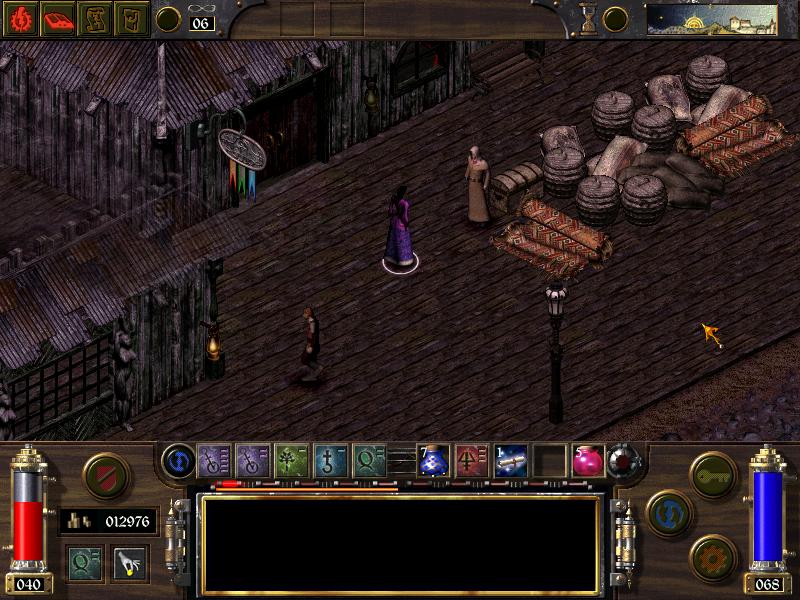Viewport: 800px width, 600px height.
Task: Activate the red rune spell slot
Action: (472, 461)
